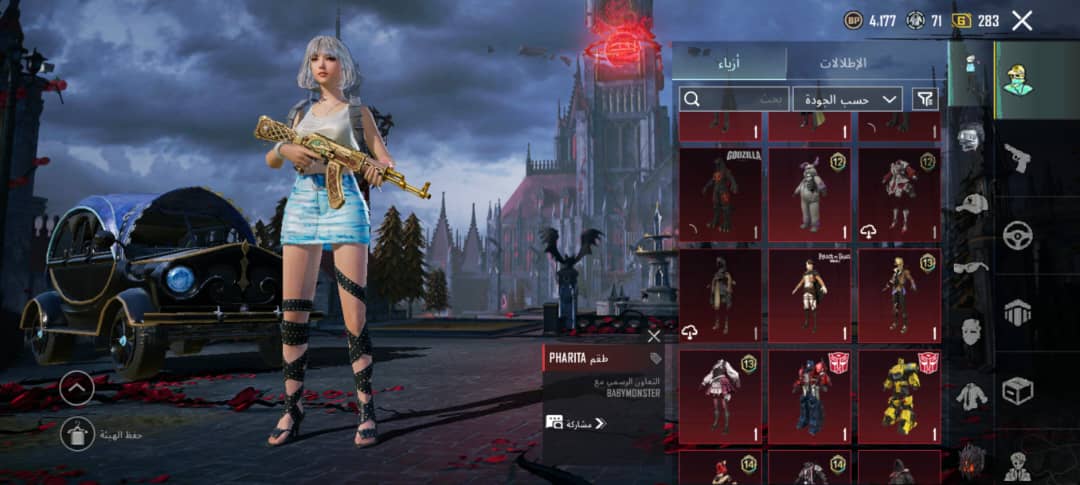
Task: Open the pistol weapon skins category
Action: [x=1017, y=158]
